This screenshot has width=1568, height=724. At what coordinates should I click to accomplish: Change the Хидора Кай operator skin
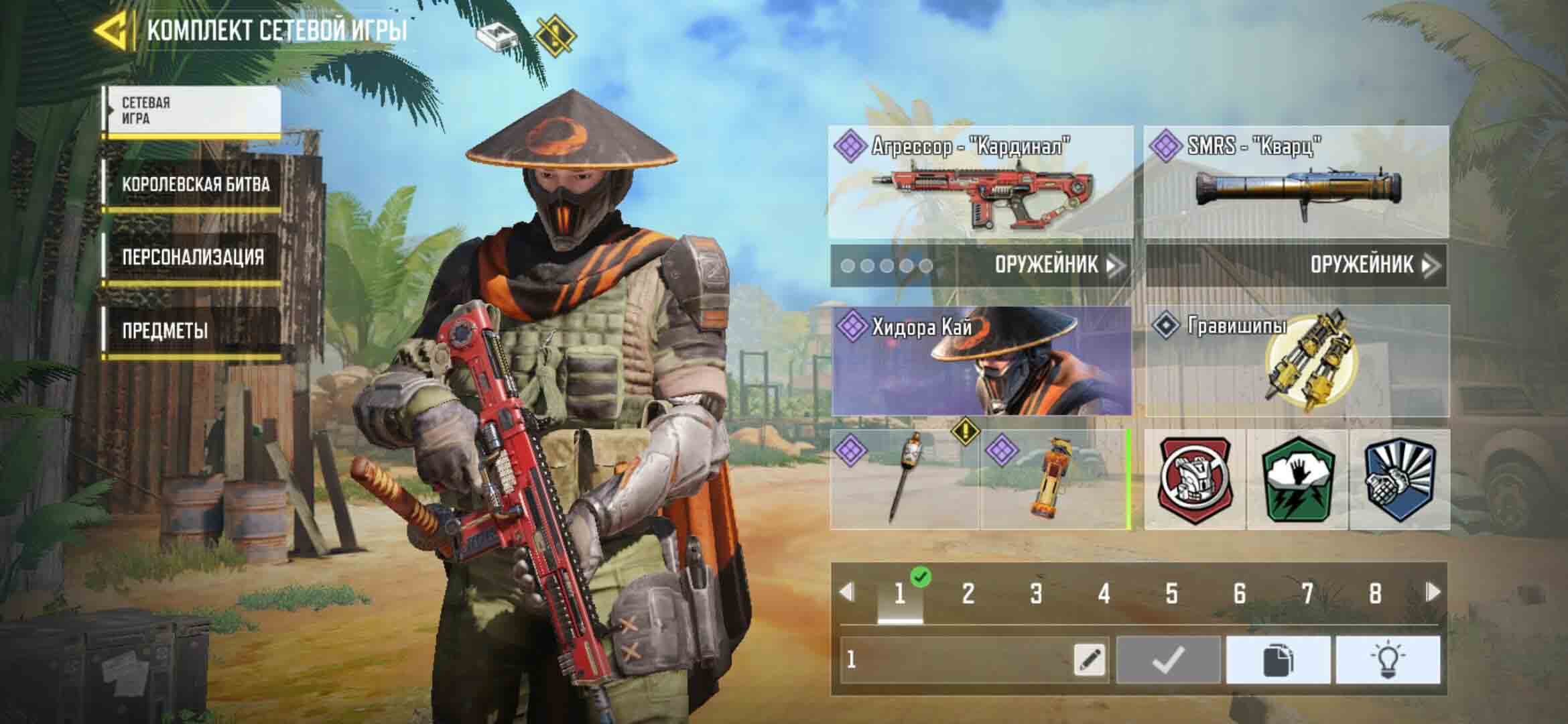click(981, 361)
